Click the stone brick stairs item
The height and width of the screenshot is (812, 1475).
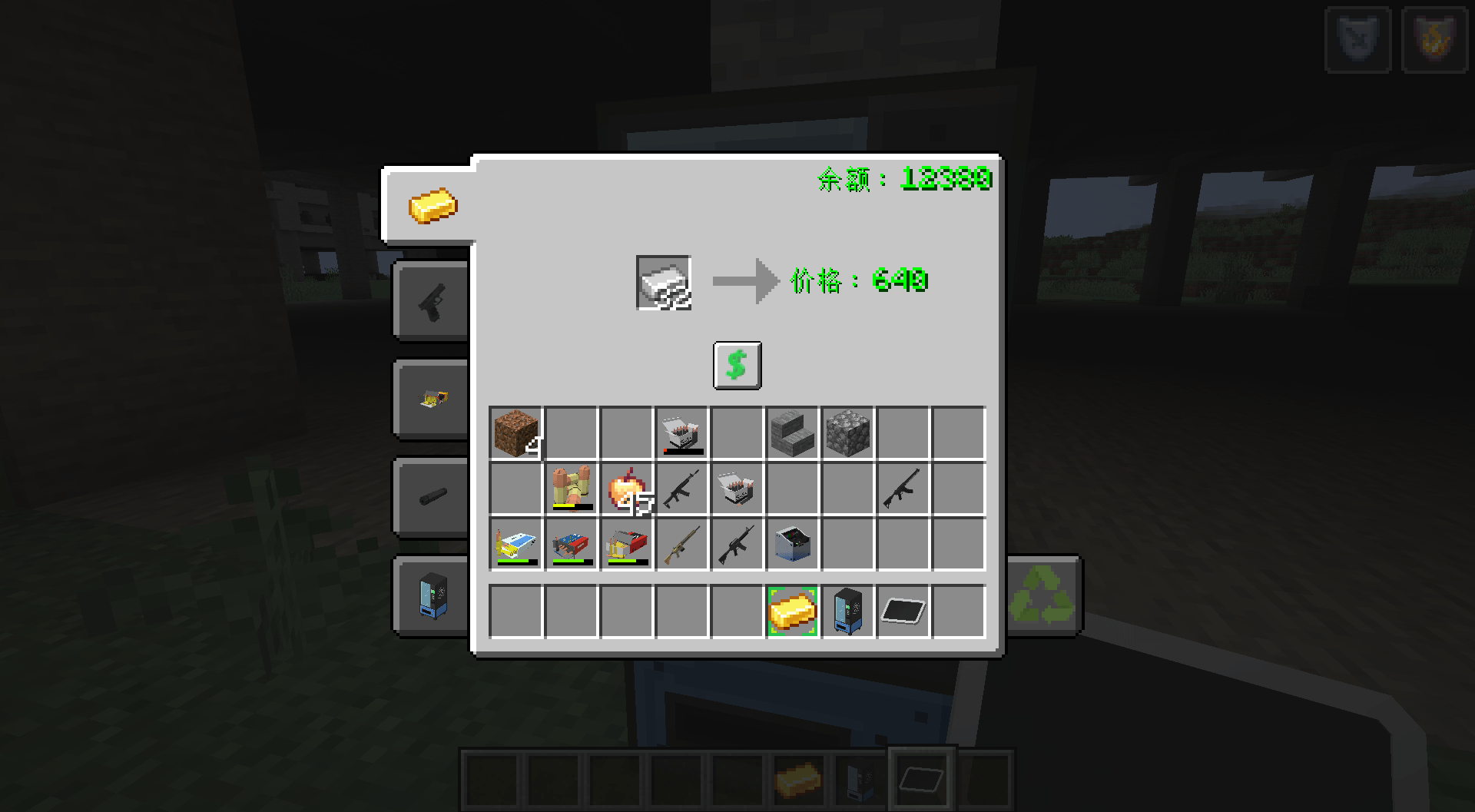(792, 433)
